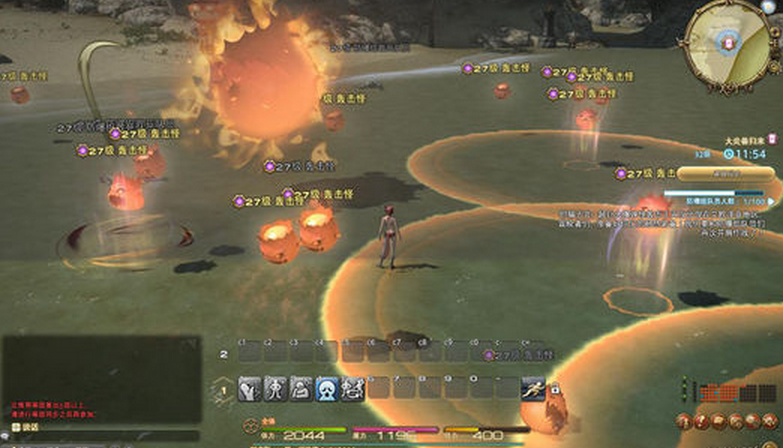Activate the first hotbar skill icon
Image resolution: width=783 pixels, height=448 pixels.
[x=249, y=388]
